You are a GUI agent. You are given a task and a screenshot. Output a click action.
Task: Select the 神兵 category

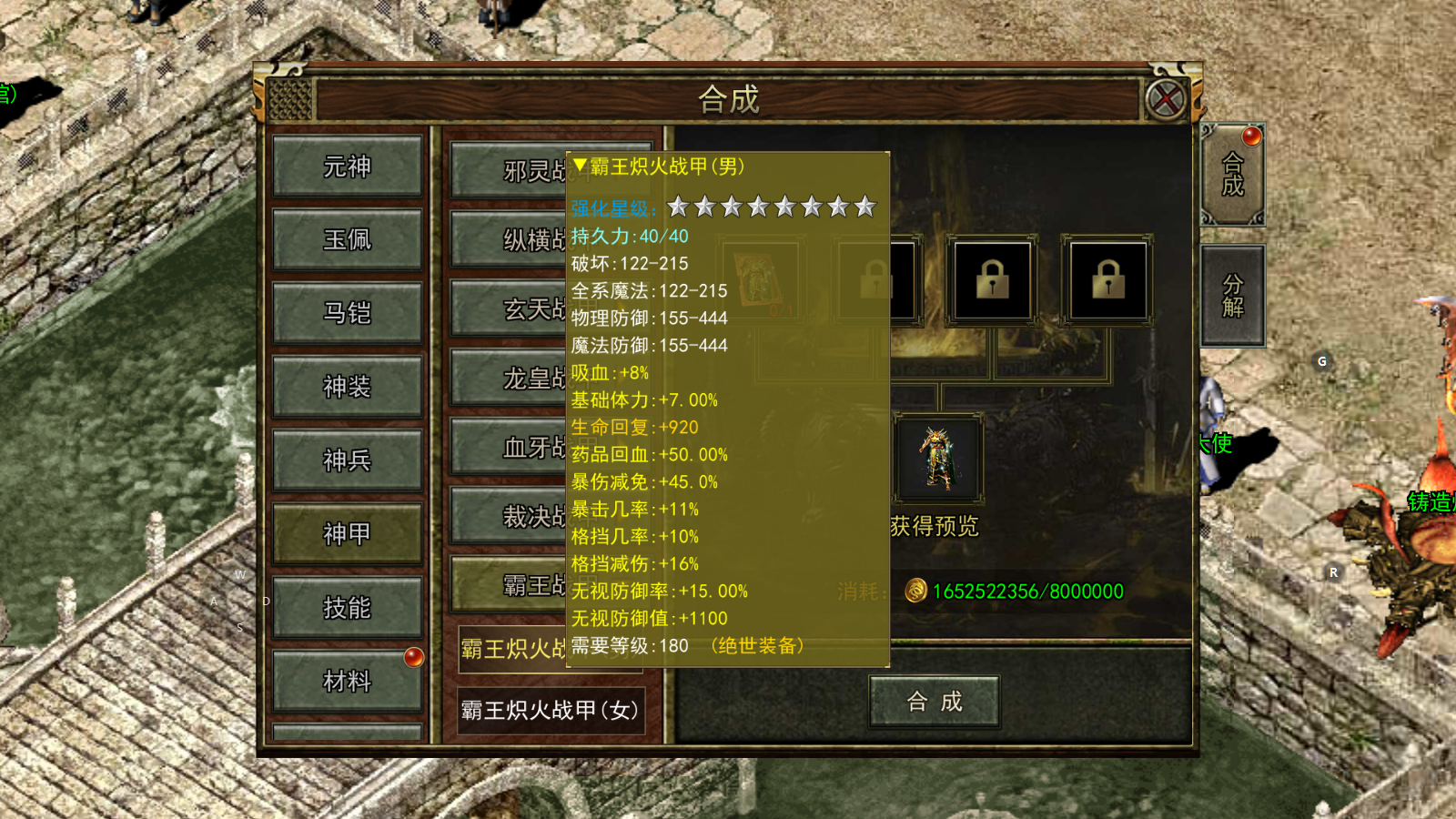[347, 460]
